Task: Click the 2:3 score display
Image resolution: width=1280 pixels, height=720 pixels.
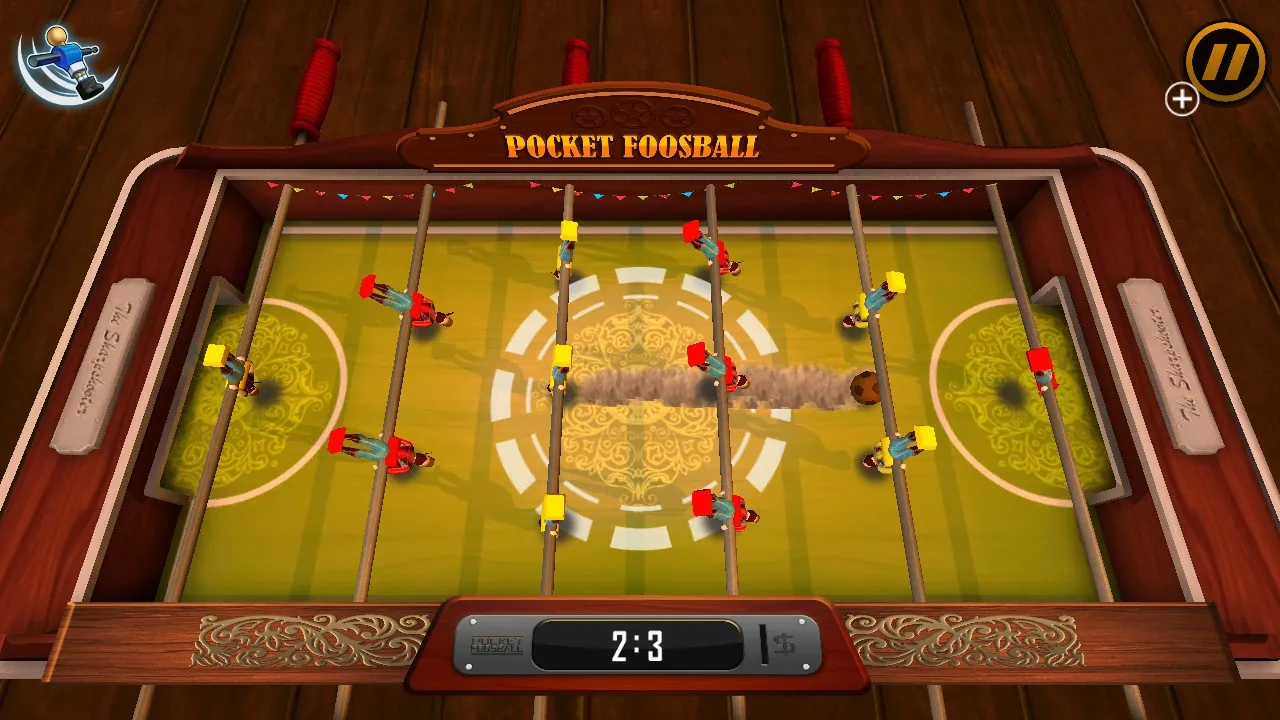Action: (x=636, y=644)
